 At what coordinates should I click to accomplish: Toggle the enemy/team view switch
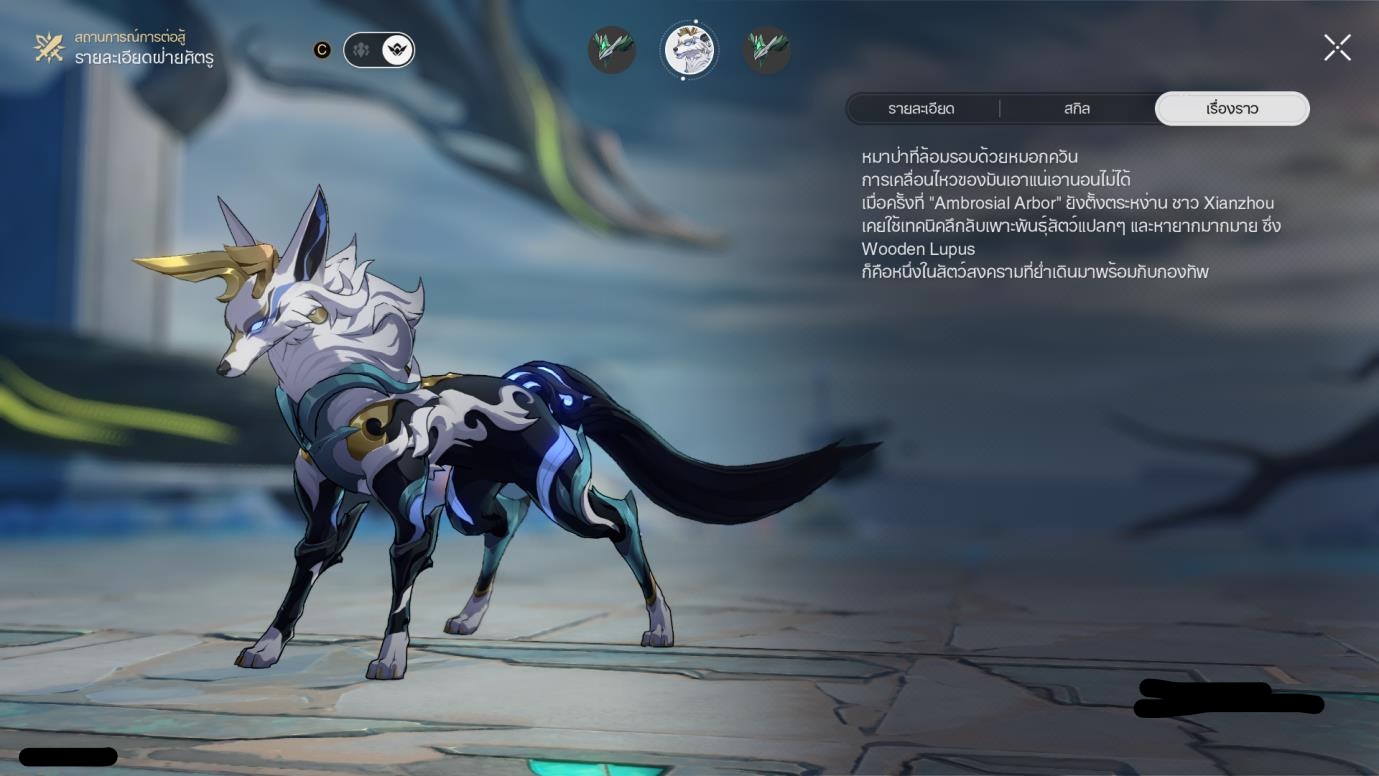click(379, 50)
